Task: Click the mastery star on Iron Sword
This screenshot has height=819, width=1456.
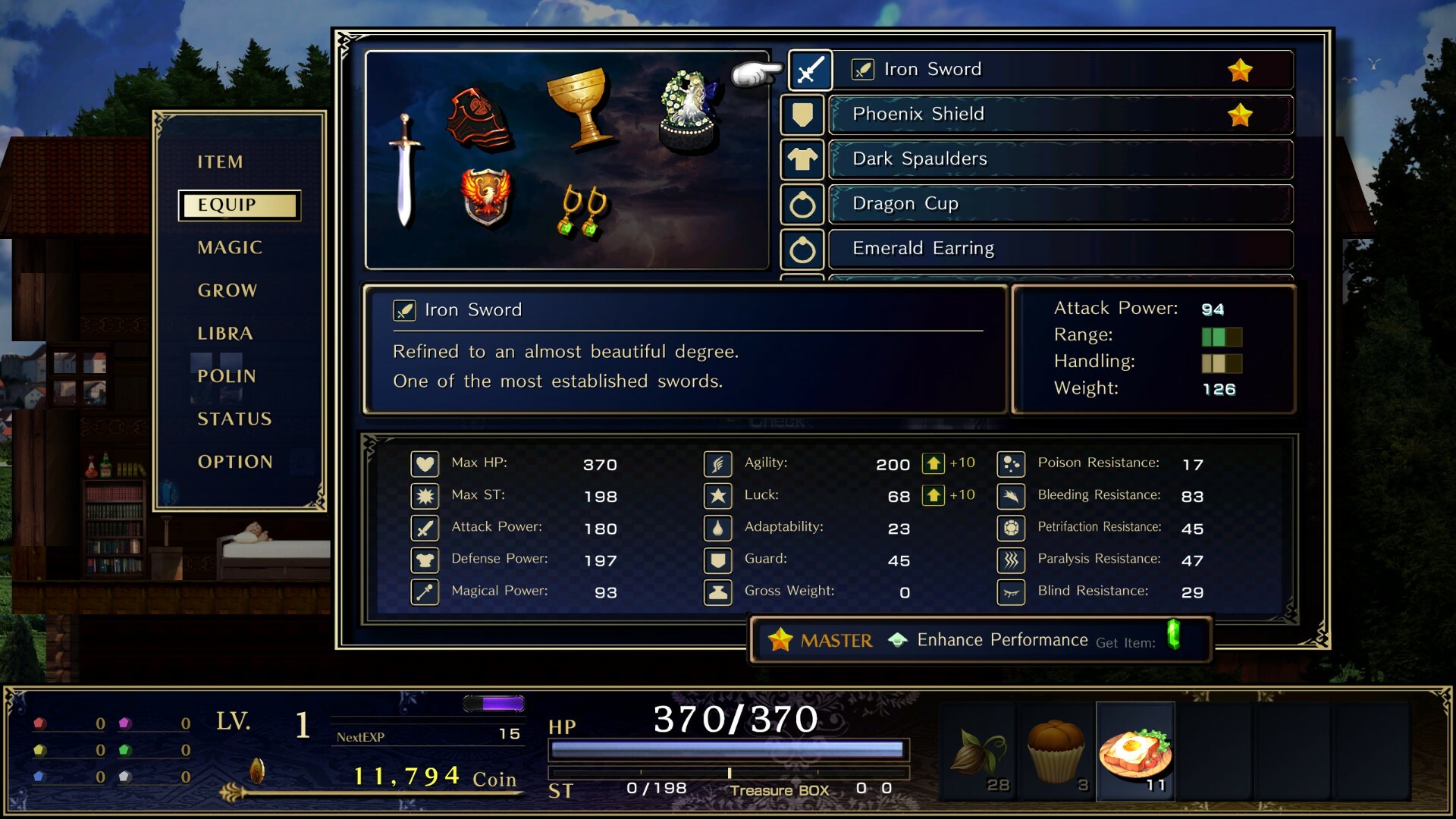Action: tap(1241, 69)
